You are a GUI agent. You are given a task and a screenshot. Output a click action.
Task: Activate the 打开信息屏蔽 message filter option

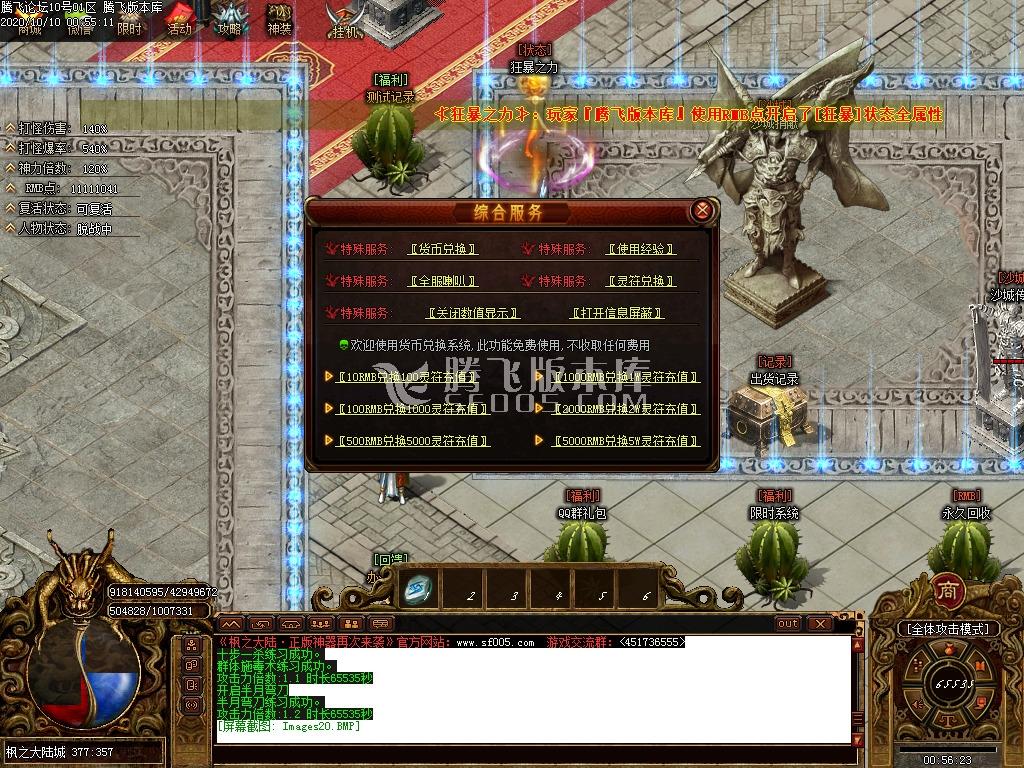point(616,313)
